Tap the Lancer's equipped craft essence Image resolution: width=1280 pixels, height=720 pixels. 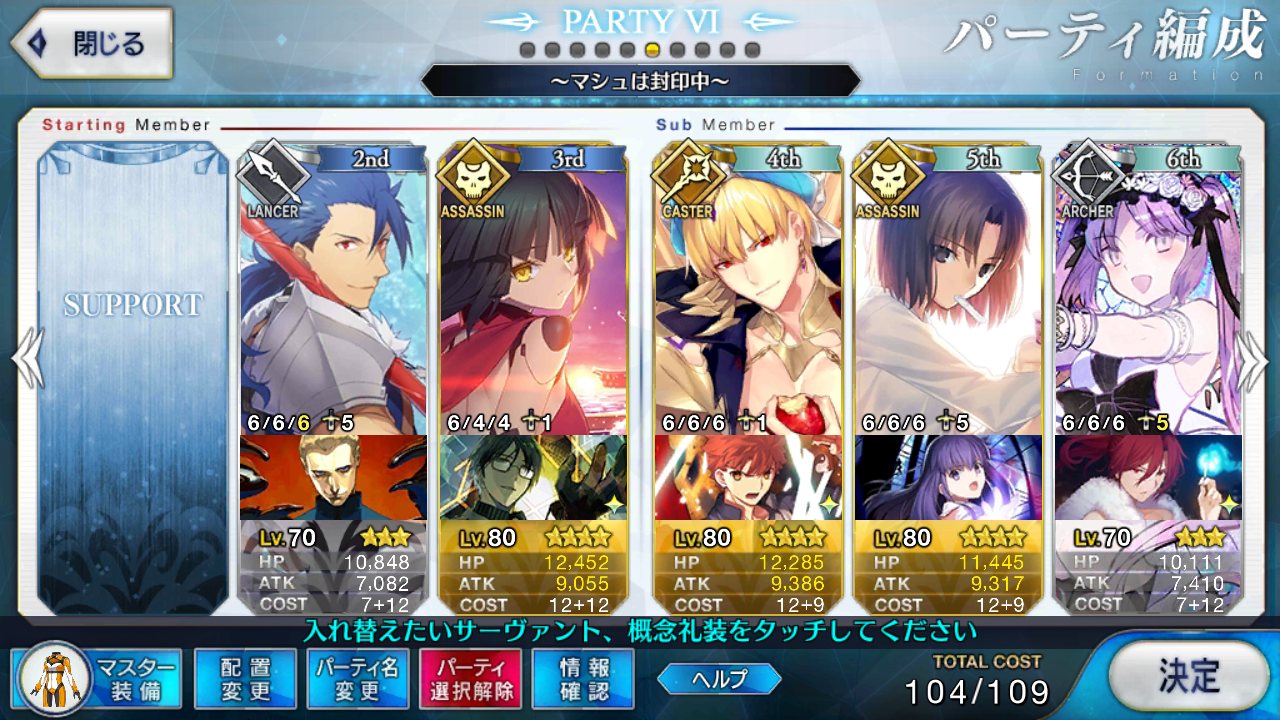[x=333, y=478]
